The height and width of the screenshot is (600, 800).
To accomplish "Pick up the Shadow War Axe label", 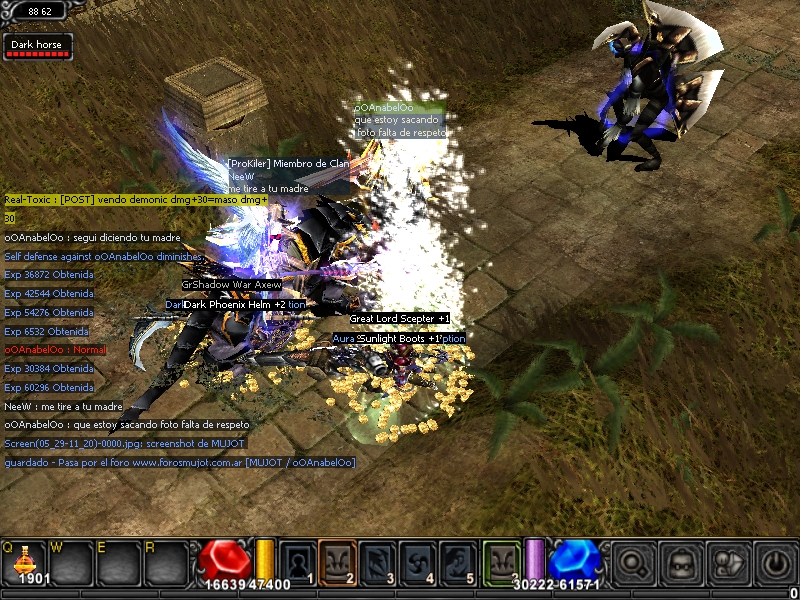I will [x=232, y=285].
